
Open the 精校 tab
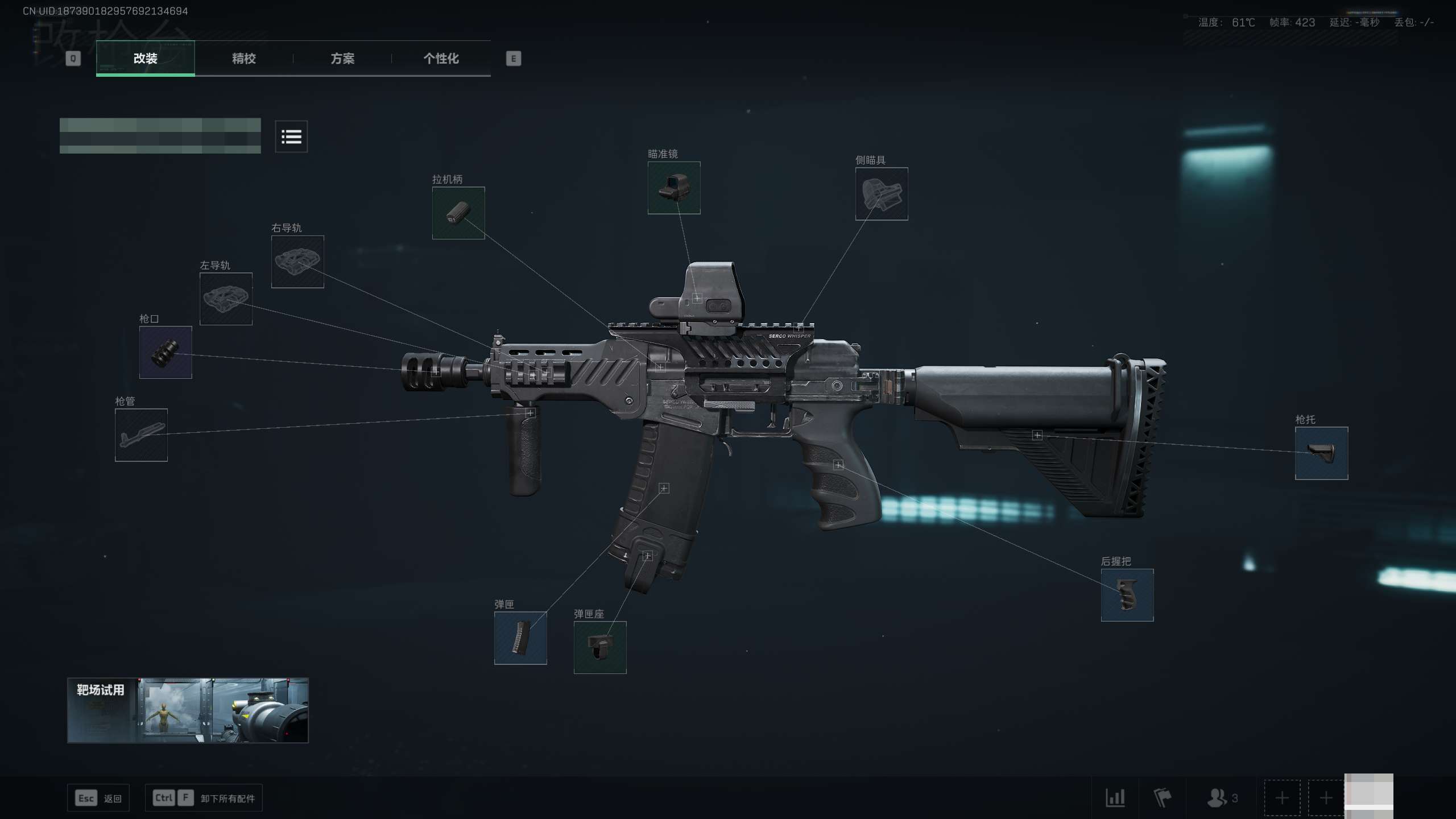[x=244, y=58]
